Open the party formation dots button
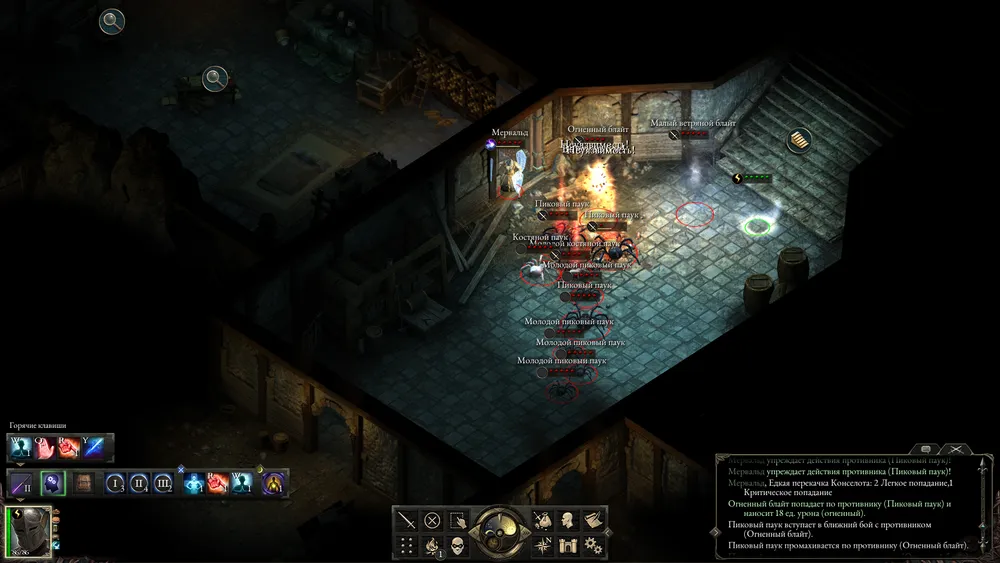The image size is (1000, 563). [406, 545]
